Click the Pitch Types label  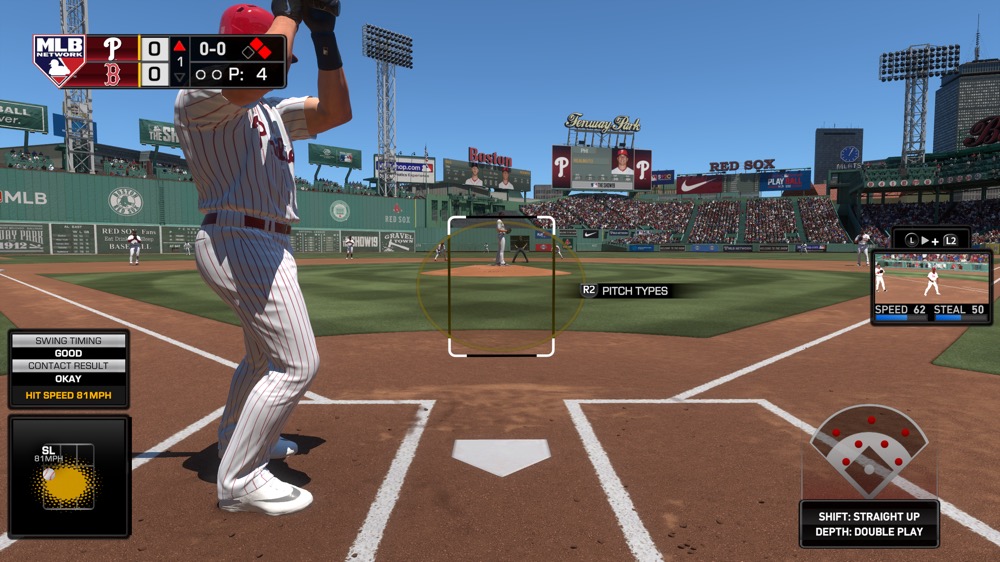pyautogui.click(x=635, y=291)
